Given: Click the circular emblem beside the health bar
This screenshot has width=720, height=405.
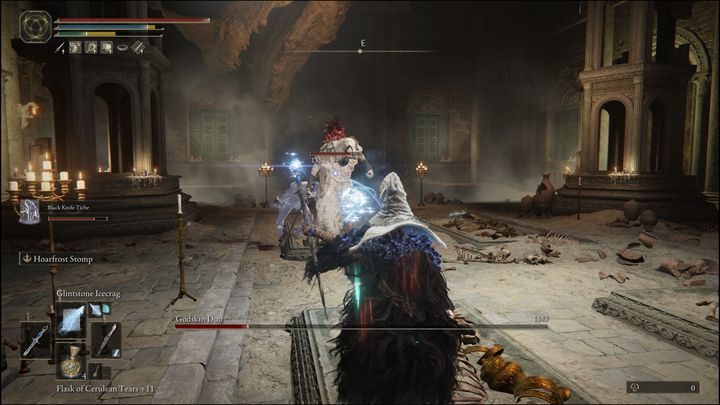Looking at the screenshot, I should (x=36, y=26).
